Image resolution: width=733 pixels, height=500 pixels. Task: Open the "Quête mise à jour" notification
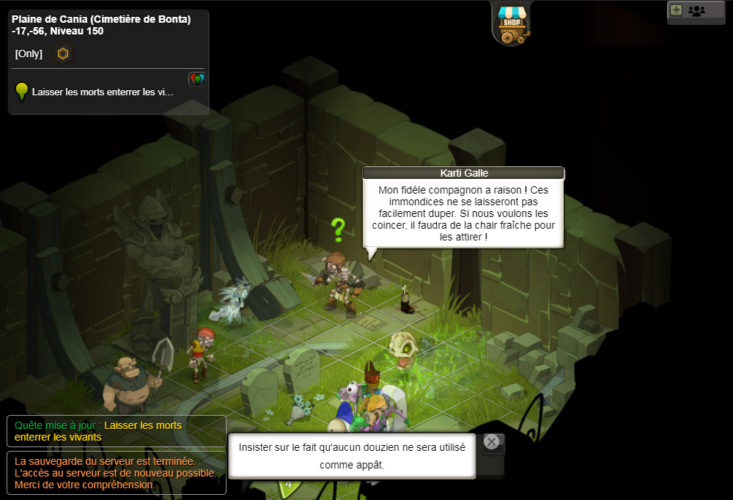(x=115, y=431)
